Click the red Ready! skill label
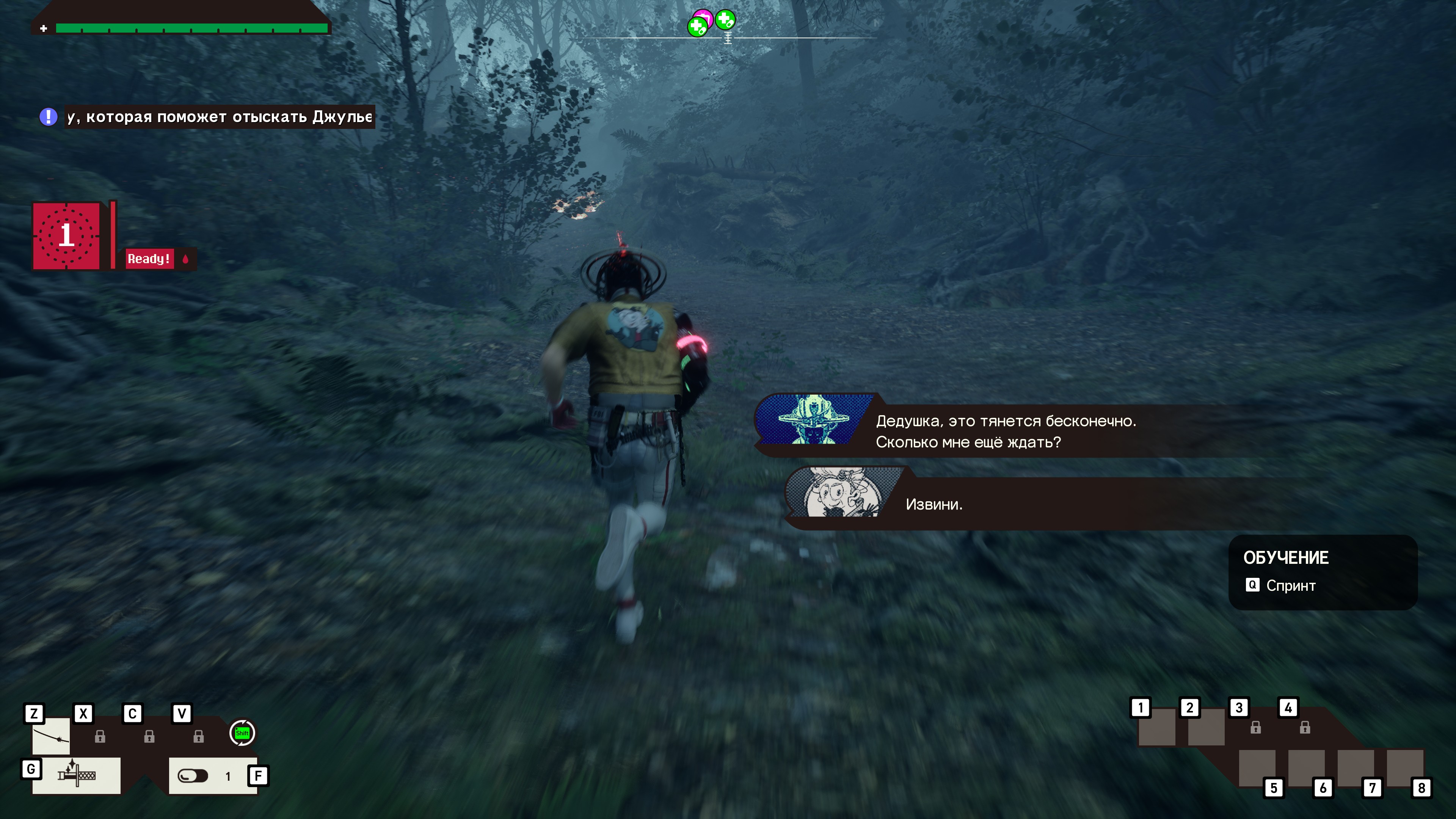Screen dimensions: 1456x819 tap(149, 259)
